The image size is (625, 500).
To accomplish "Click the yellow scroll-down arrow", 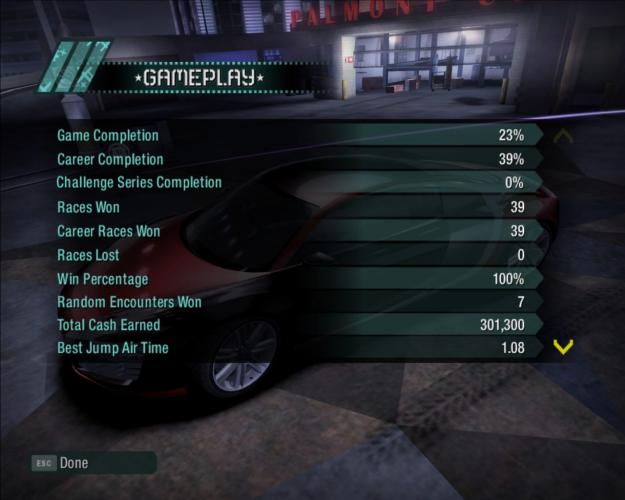I will (x=563, y=348).
